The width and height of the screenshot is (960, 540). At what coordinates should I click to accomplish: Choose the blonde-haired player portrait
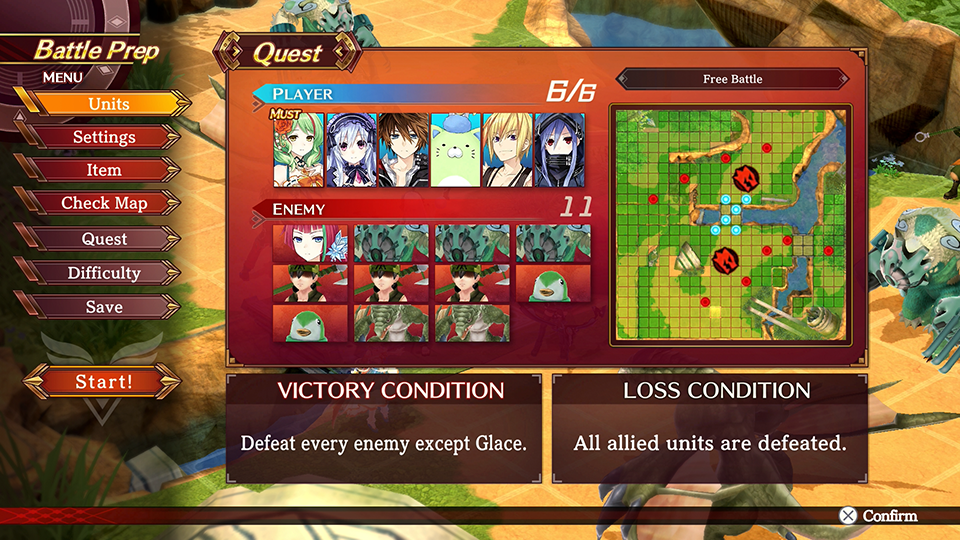pyautogui.click(x=507, y=149)
